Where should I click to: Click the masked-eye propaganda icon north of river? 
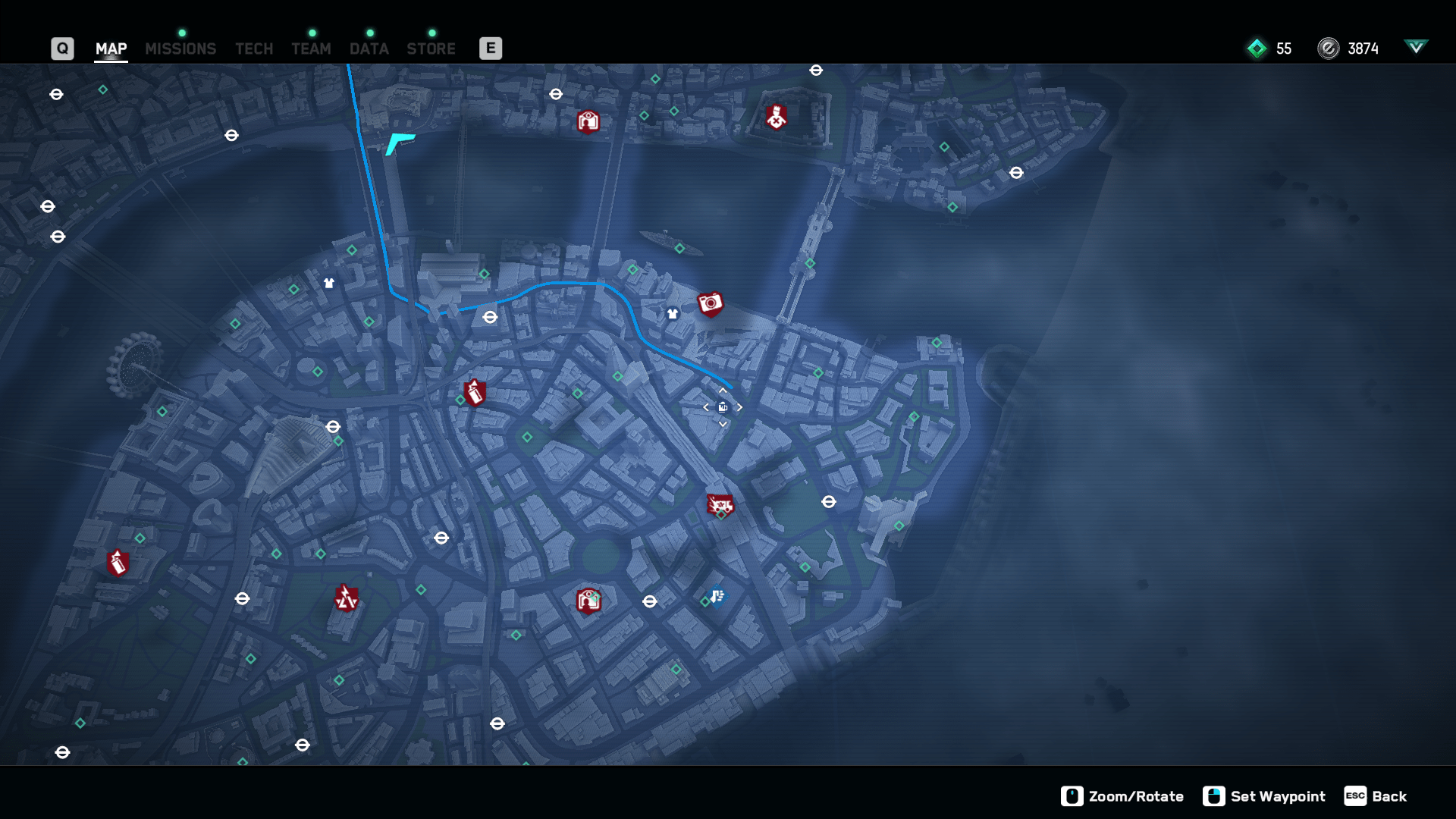tap(588, 121)
